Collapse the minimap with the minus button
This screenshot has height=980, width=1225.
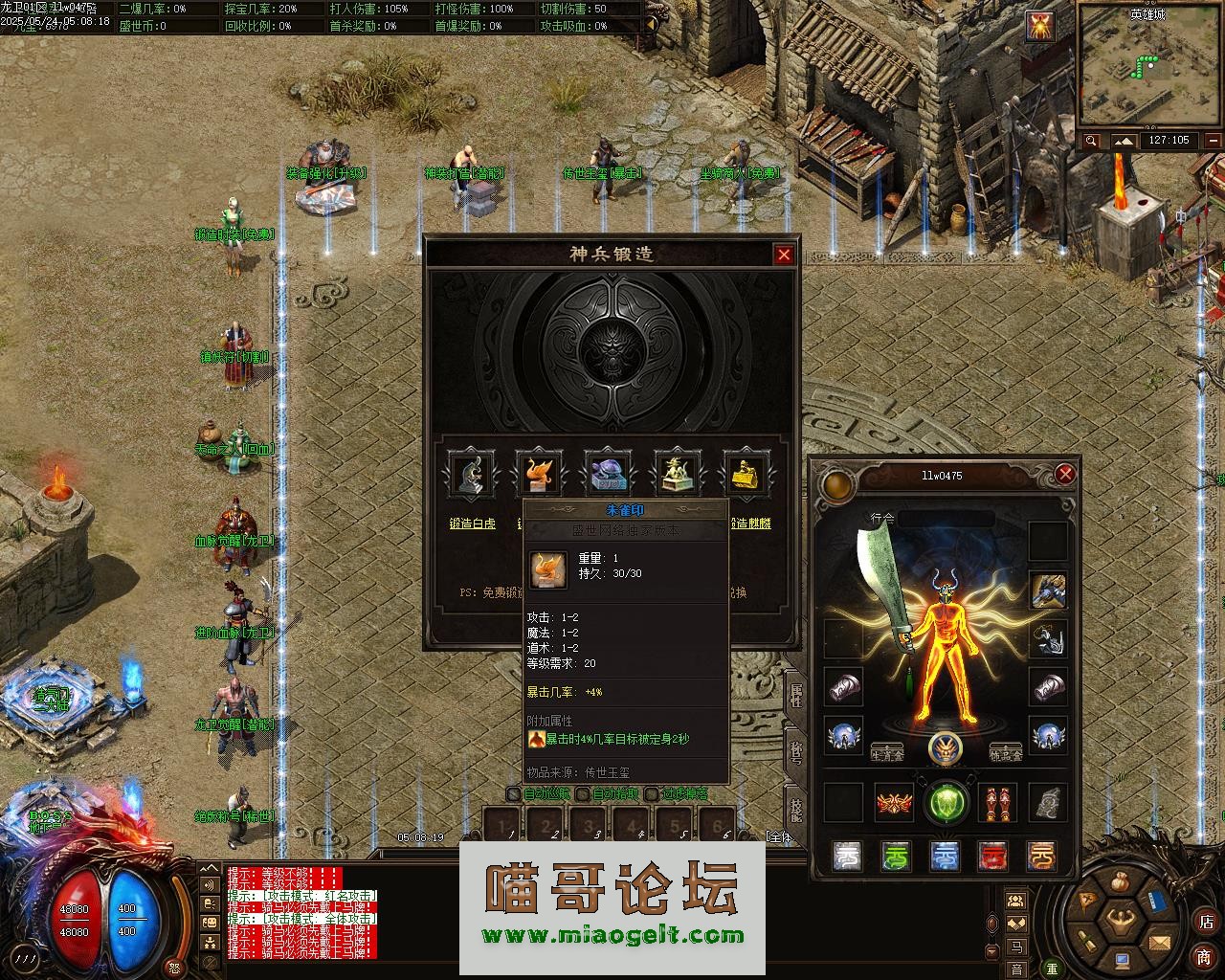[1213, 141]
